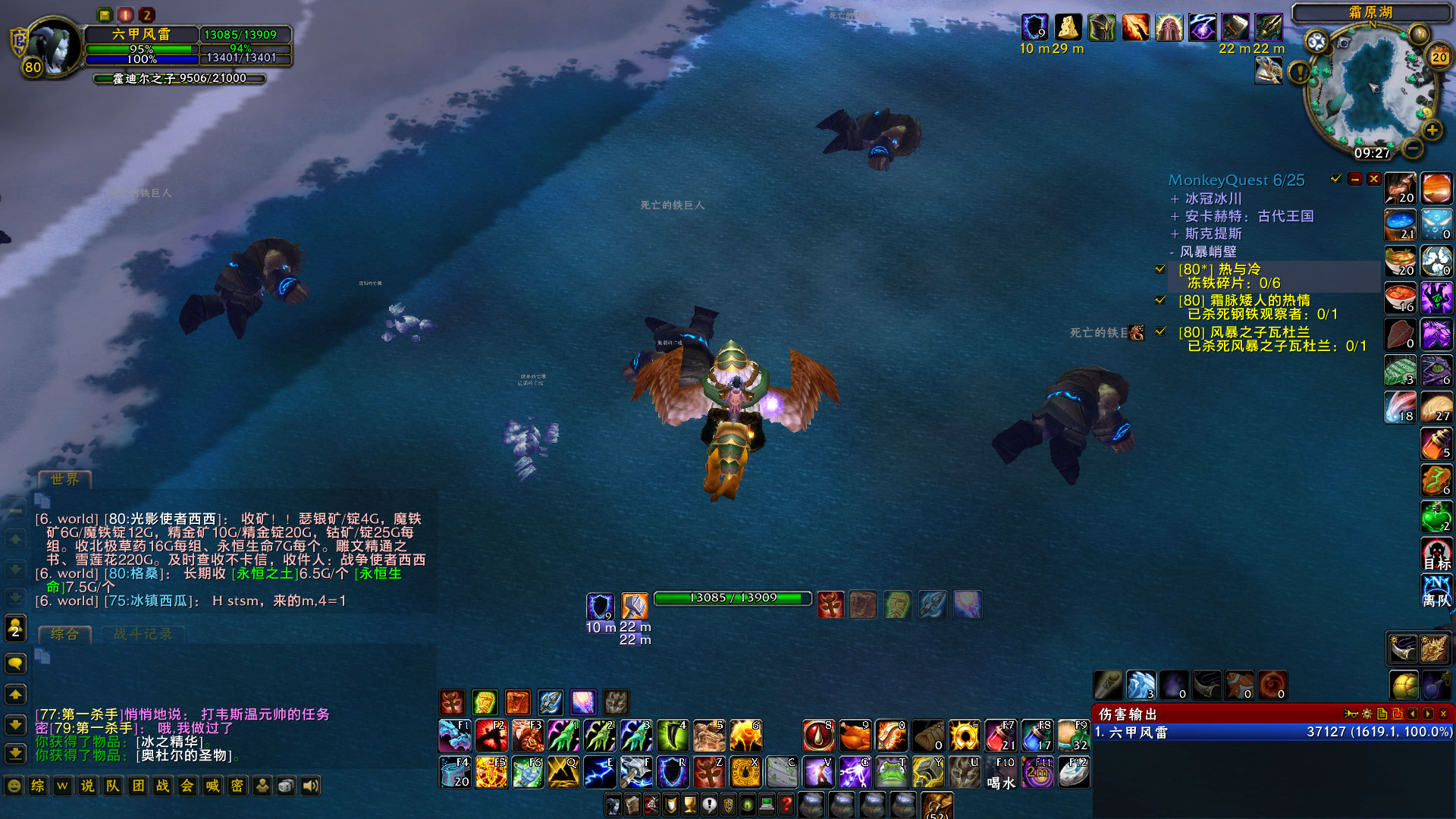The height and width of the screenshot is (819, 1456).
Task: Select the 综合 chat tab
Action: (x=64, y=635)
